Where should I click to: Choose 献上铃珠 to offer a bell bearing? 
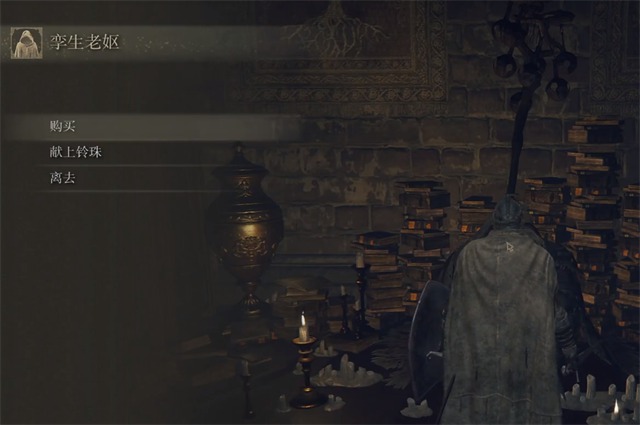(75, 153)
